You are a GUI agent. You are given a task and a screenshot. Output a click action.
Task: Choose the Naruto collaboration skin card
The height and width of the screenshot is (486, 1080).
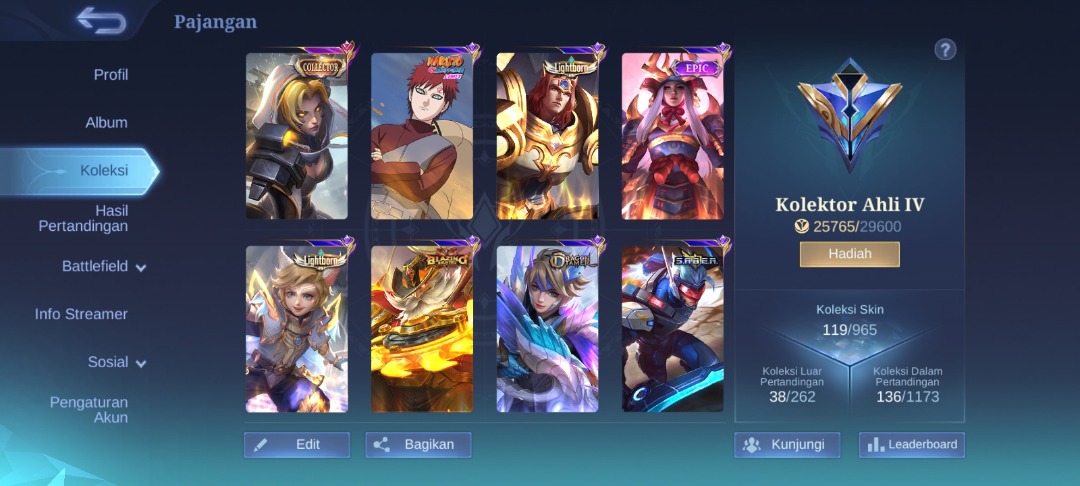tap(422, 136)
